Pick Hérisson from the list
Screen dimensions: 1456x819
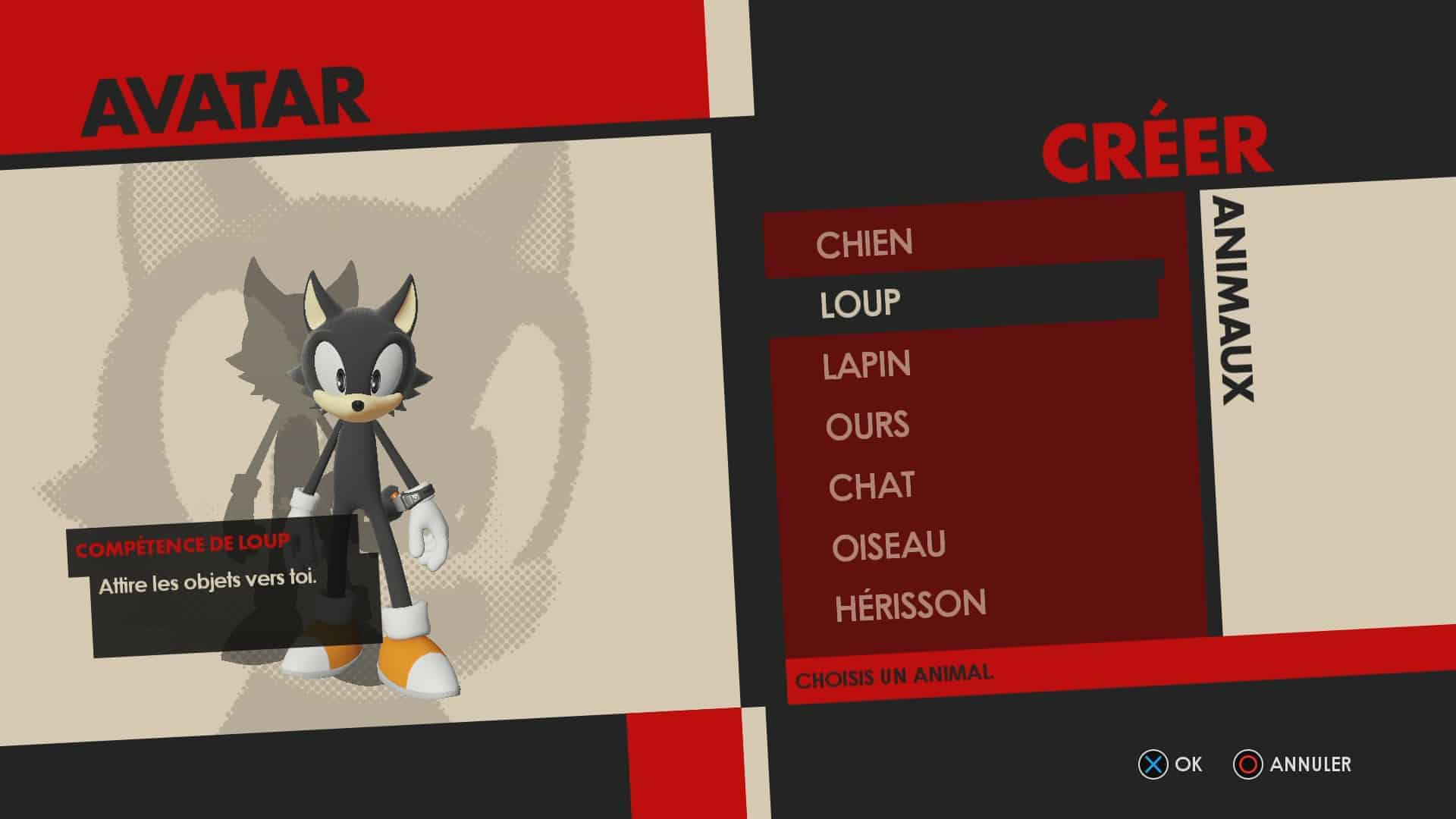[x=911, y=606]
